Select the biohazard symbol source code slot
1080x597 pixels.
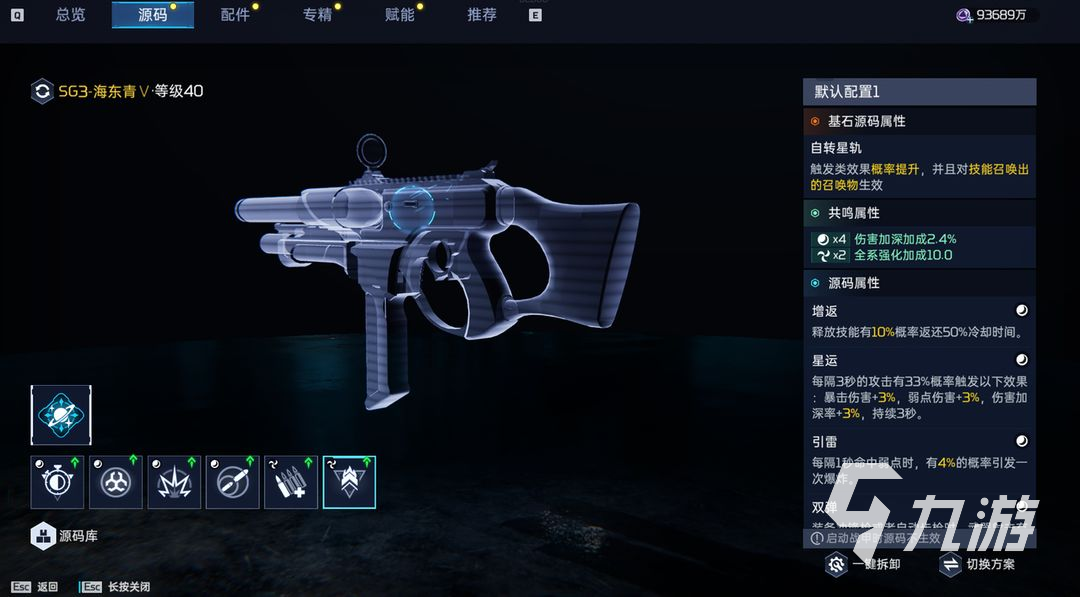(x=115, y=482)
